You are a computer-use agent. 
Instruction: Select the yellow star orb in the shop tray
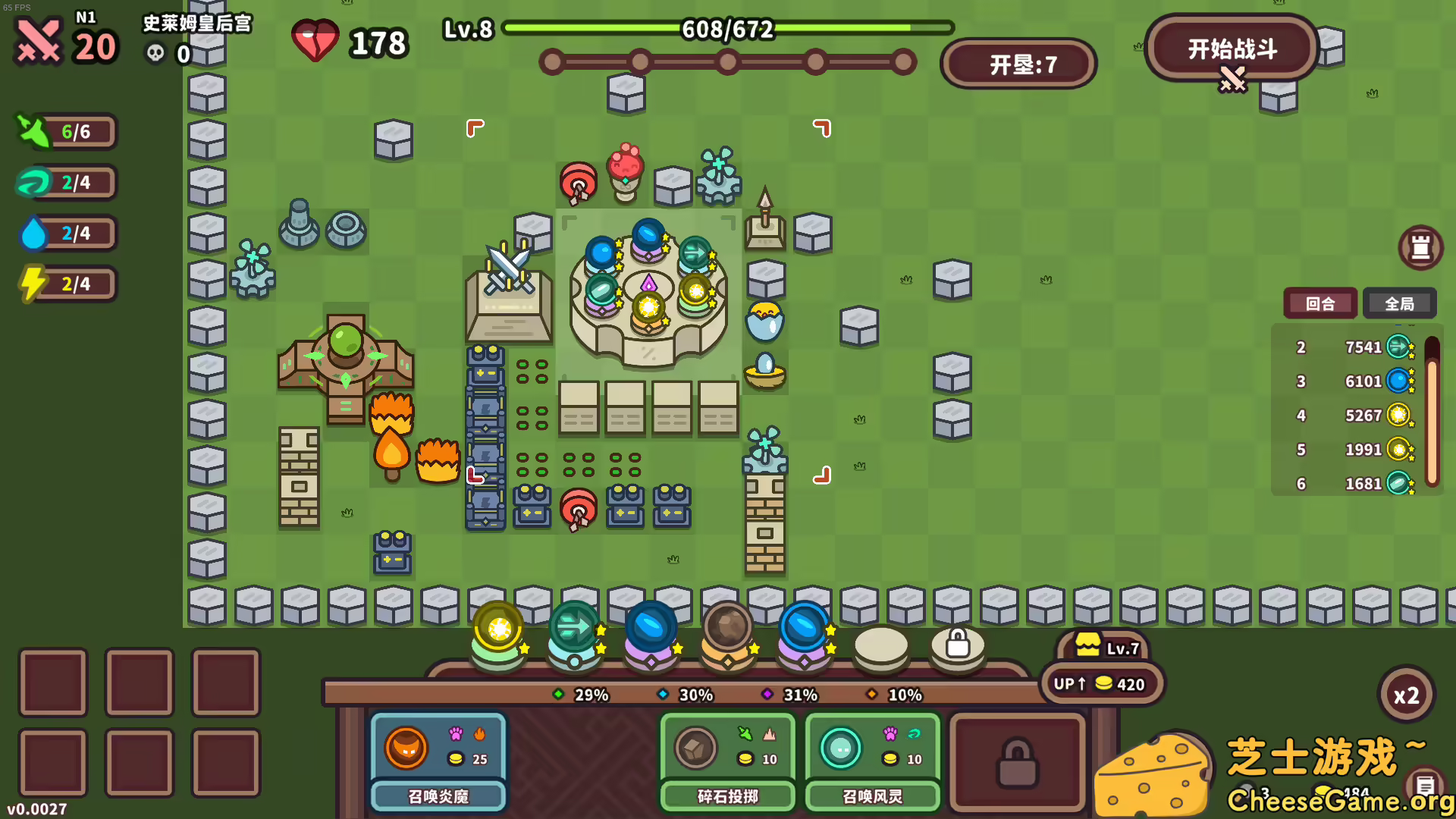click(498, 628)
